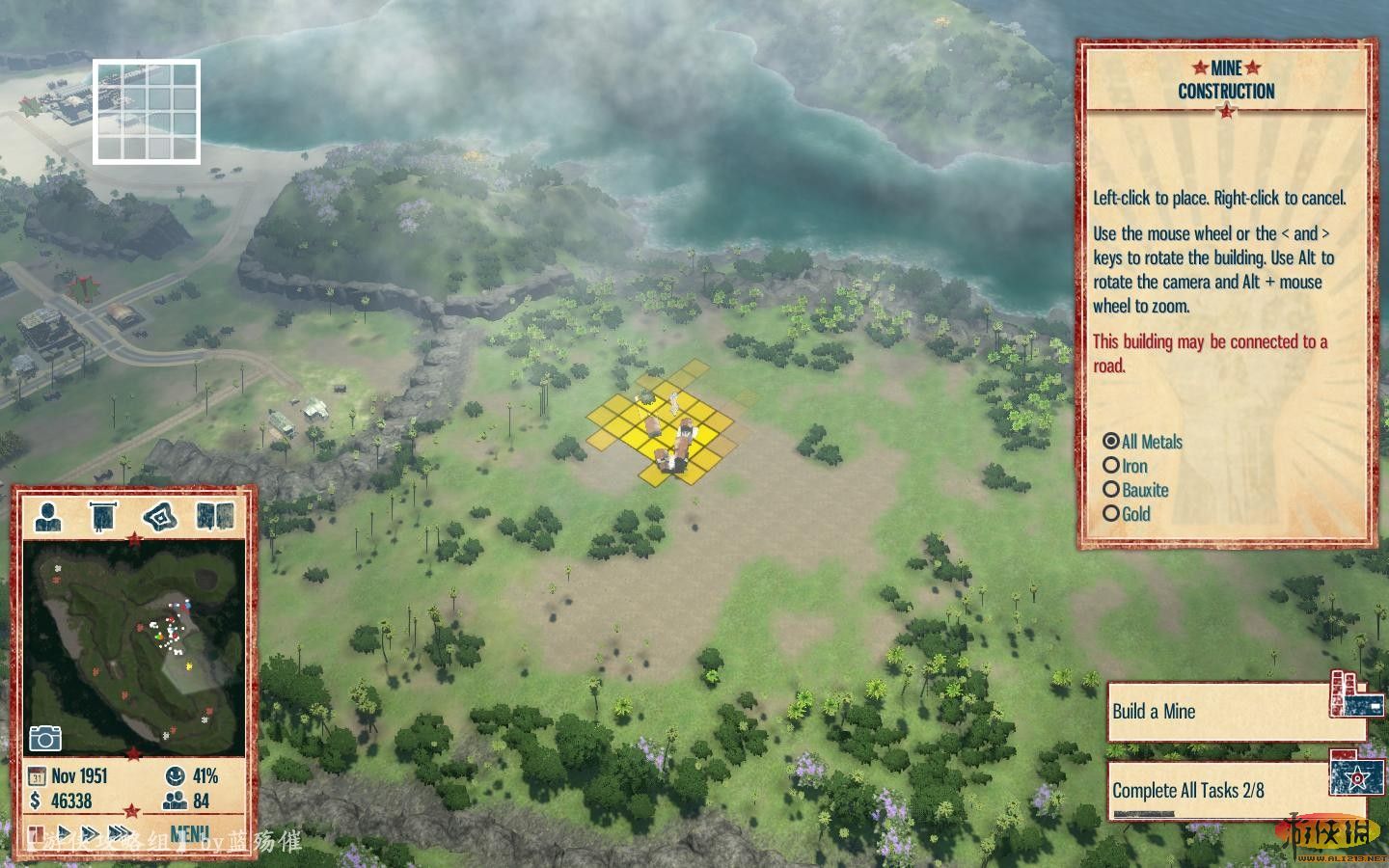Viewport: 1389px width, 868px height.
Task: Show the map overlays icon
Action: tap(160, 516)
